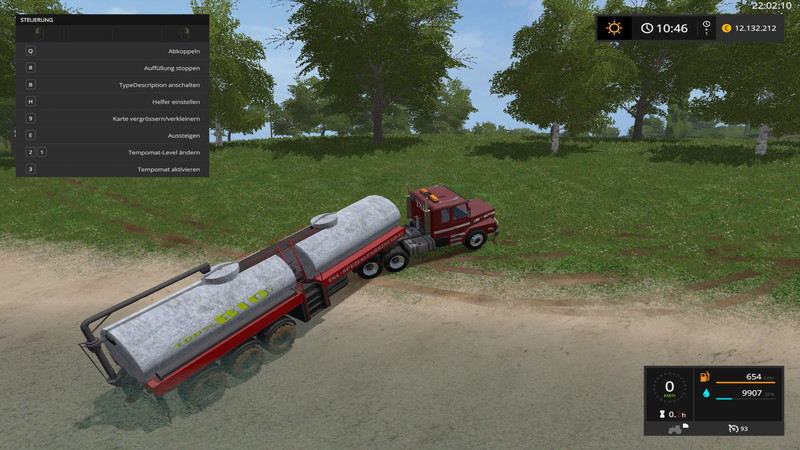Viewport: 800px width, 450px height.
Task: Click the tractor with trailer vehicle icon
Action: point(674,428)
